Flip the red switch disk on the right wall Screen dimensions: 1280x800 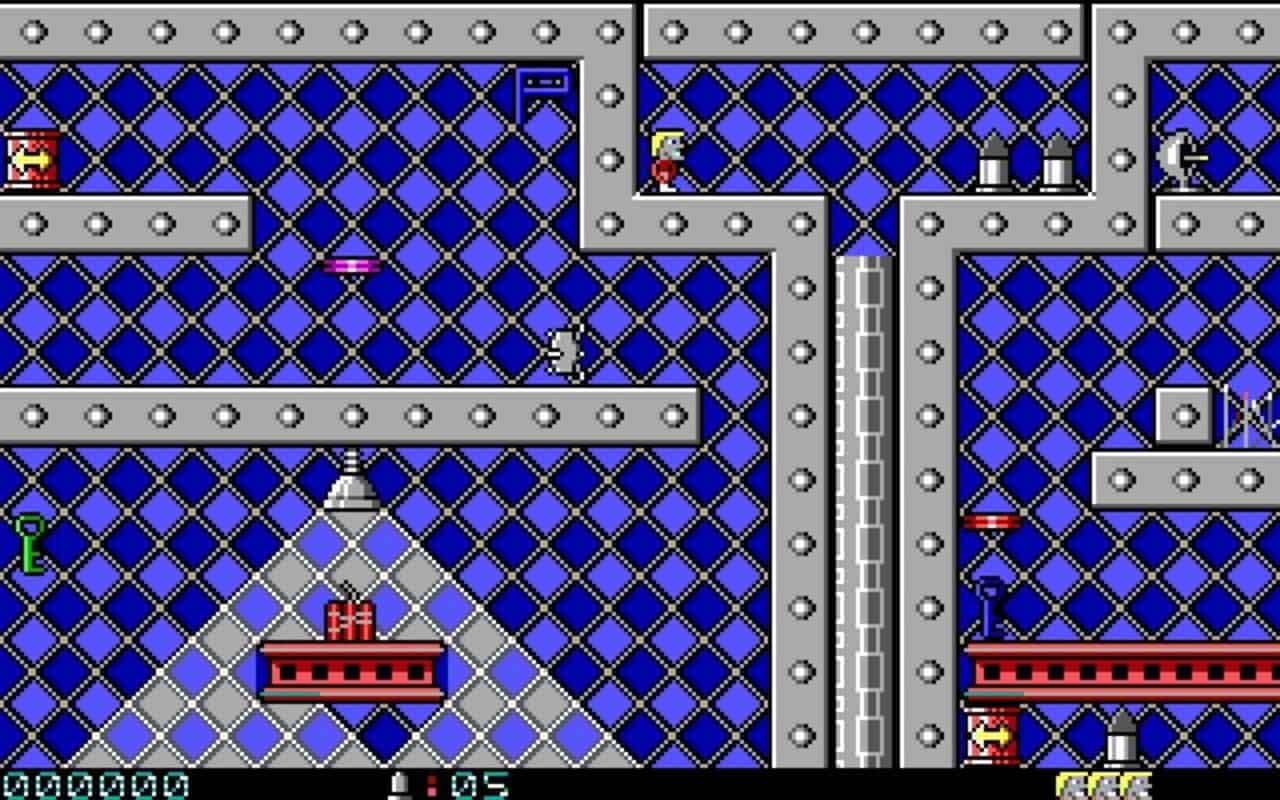click(x=992, y=519)
